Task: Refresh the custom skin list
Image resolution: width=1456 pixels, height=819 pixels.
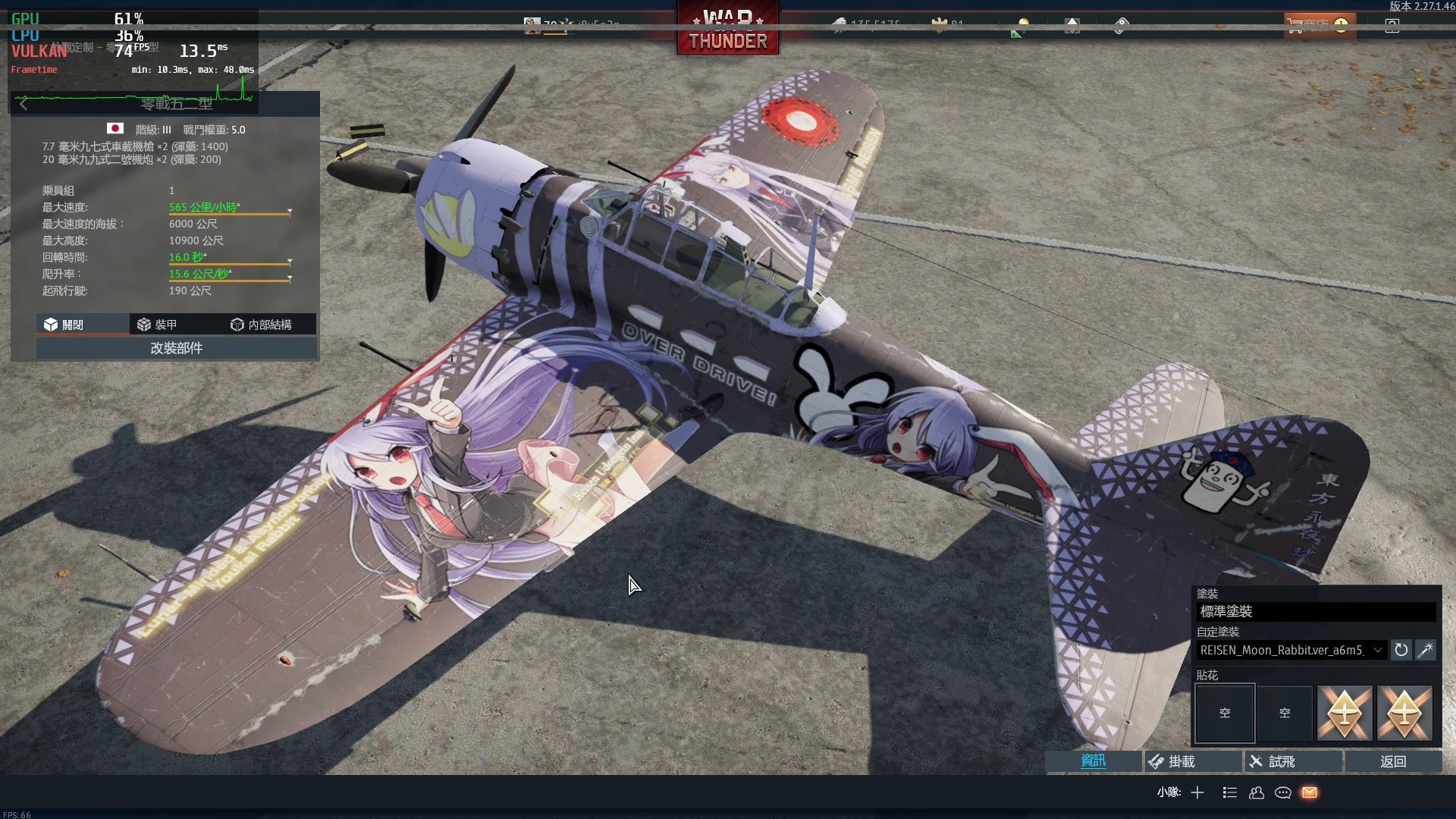Action: click(x=1401, y=650)
